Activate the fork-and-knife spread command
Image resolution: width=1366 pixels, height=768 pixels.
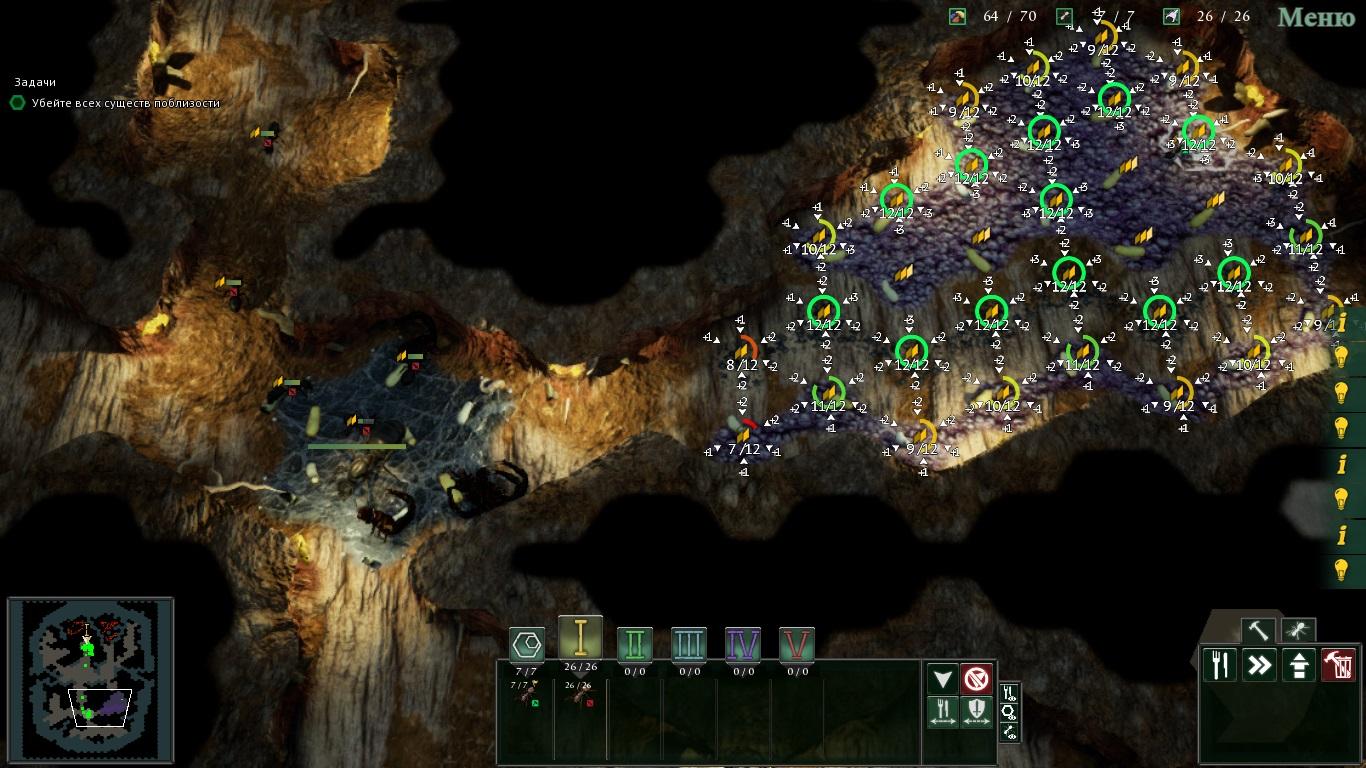943,712
